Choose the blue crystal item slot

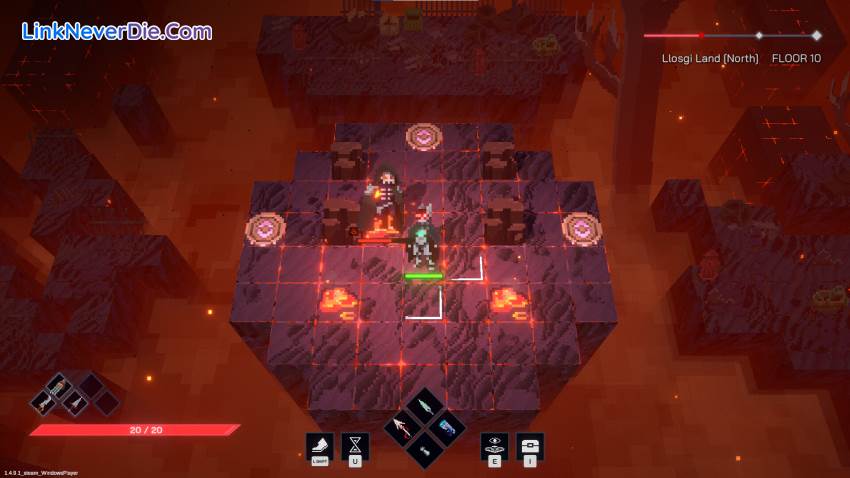[446, 428]
